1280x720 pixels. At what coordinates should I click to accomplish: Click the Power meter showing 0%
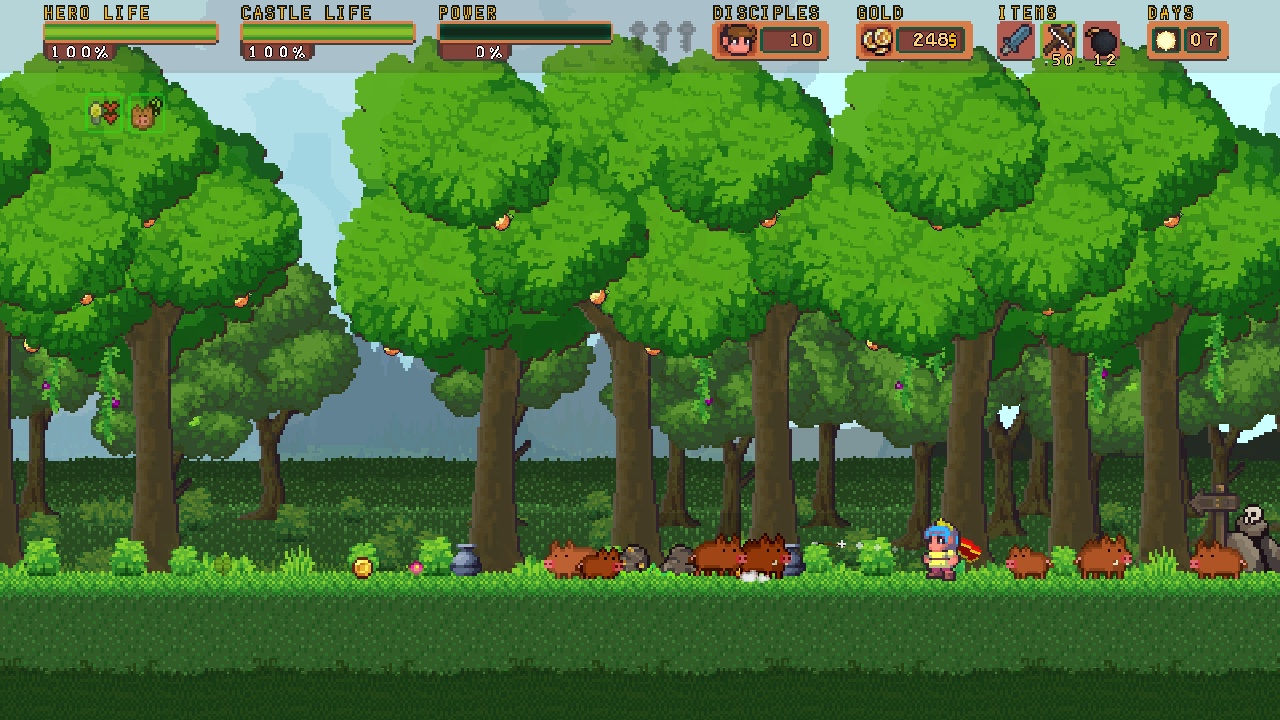tap(524, 32)
